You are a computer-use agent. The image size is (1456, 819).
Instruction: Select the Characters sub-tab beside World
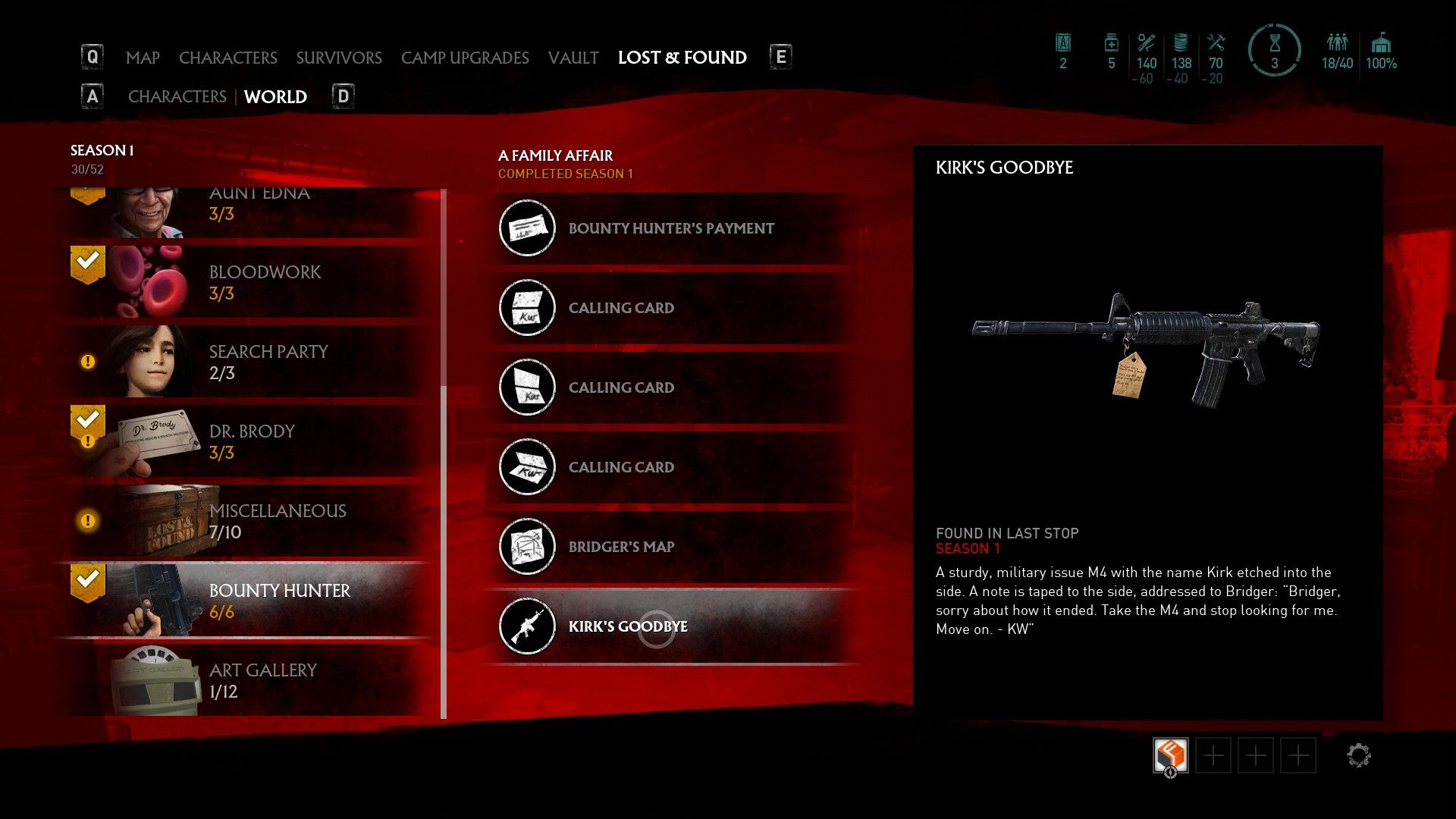pos(177,97)
